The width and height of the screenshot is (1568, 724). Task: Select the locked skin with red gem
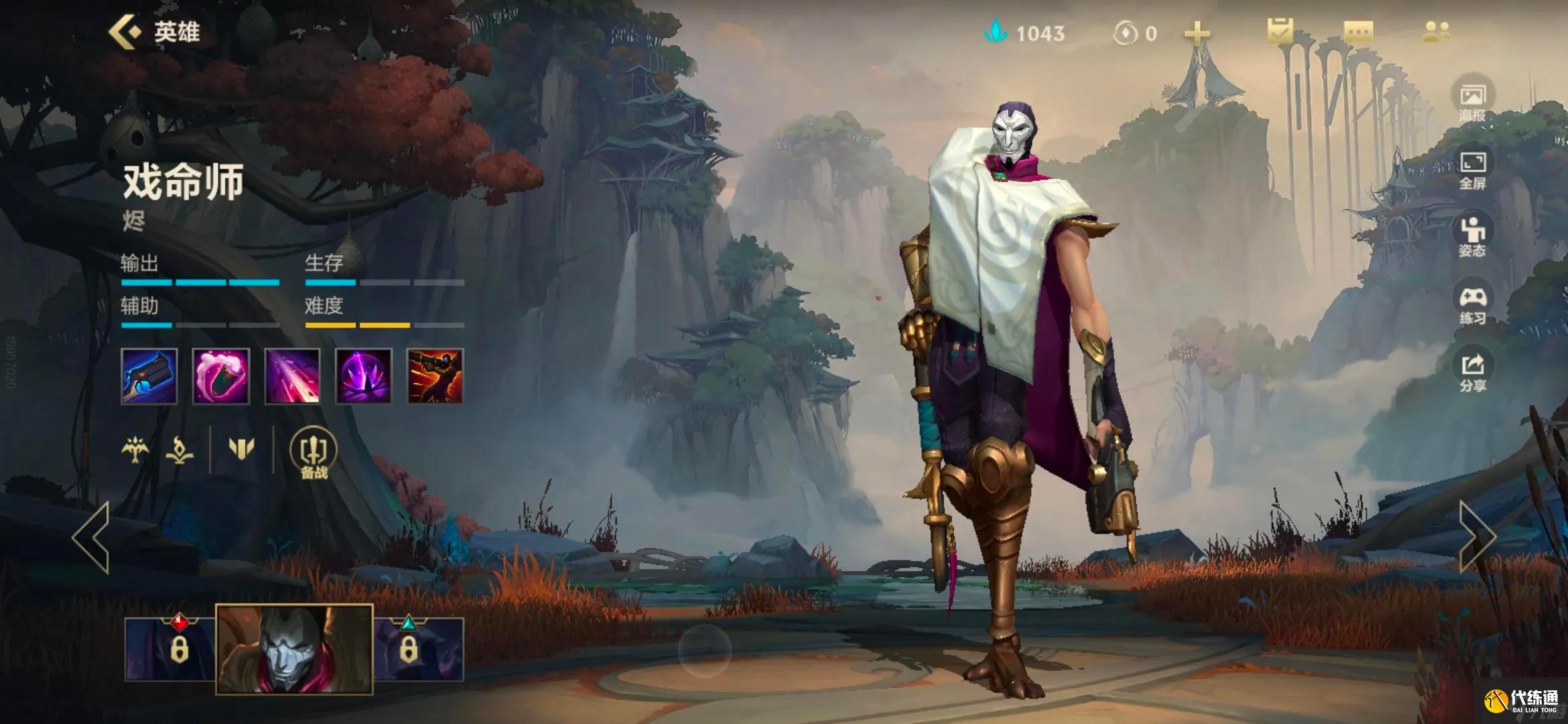click(171, 648)
